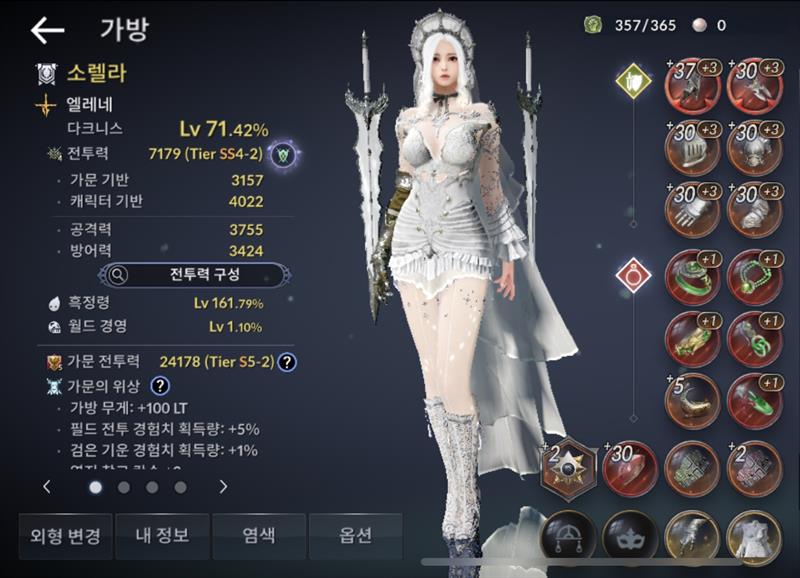The height and width of the screenshot is (578, 800).
Task: Show the previous stats page with left arrow
Action: (47, 487)
